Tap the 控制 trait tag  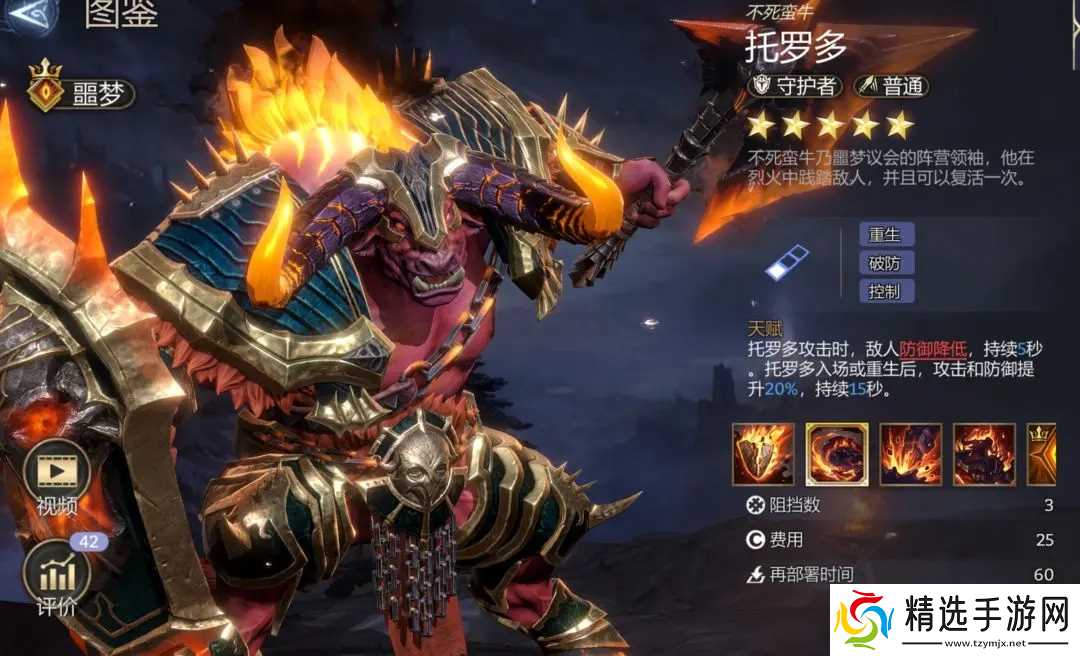coord(885,291)
